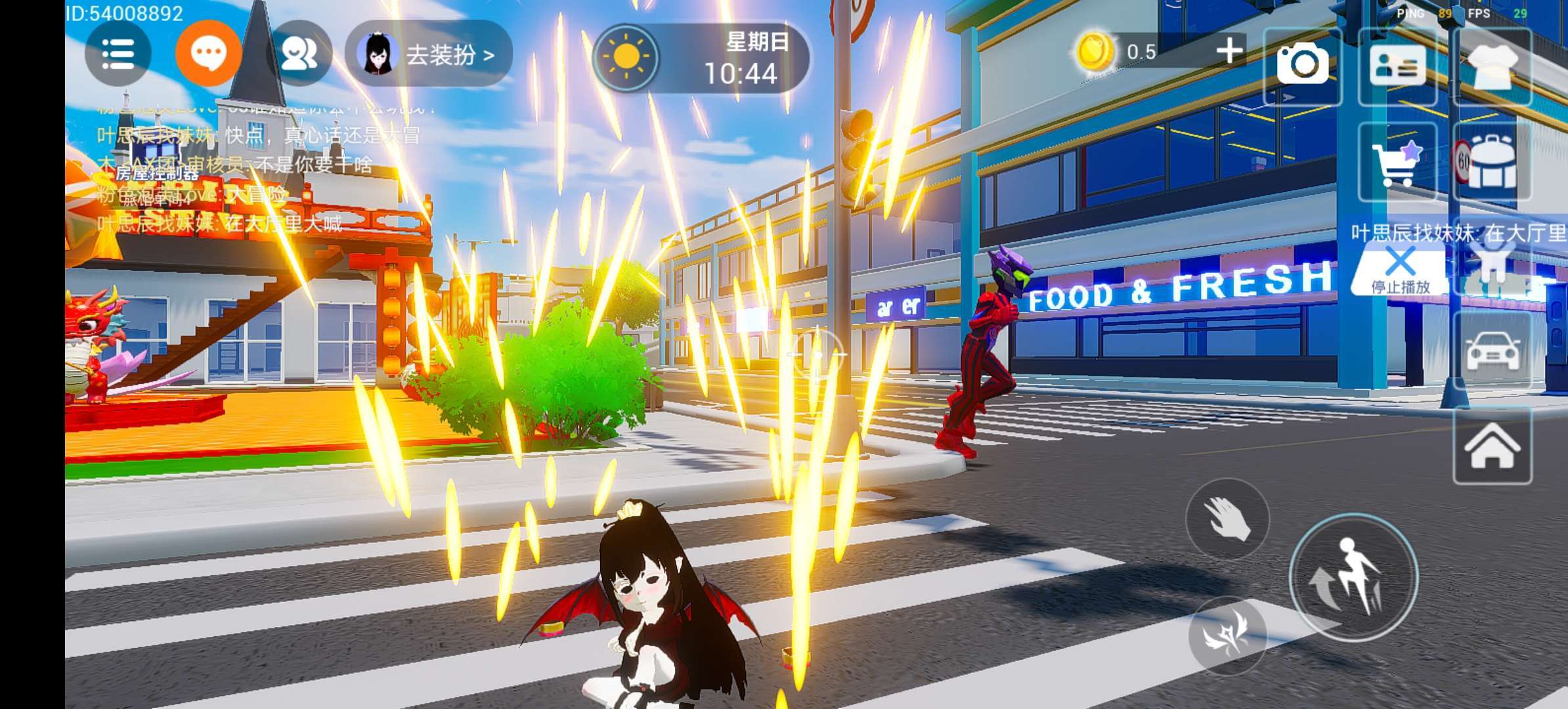Activate the wings flight button
This screenshot has width=1568, height=709.
coord(1227,635)
